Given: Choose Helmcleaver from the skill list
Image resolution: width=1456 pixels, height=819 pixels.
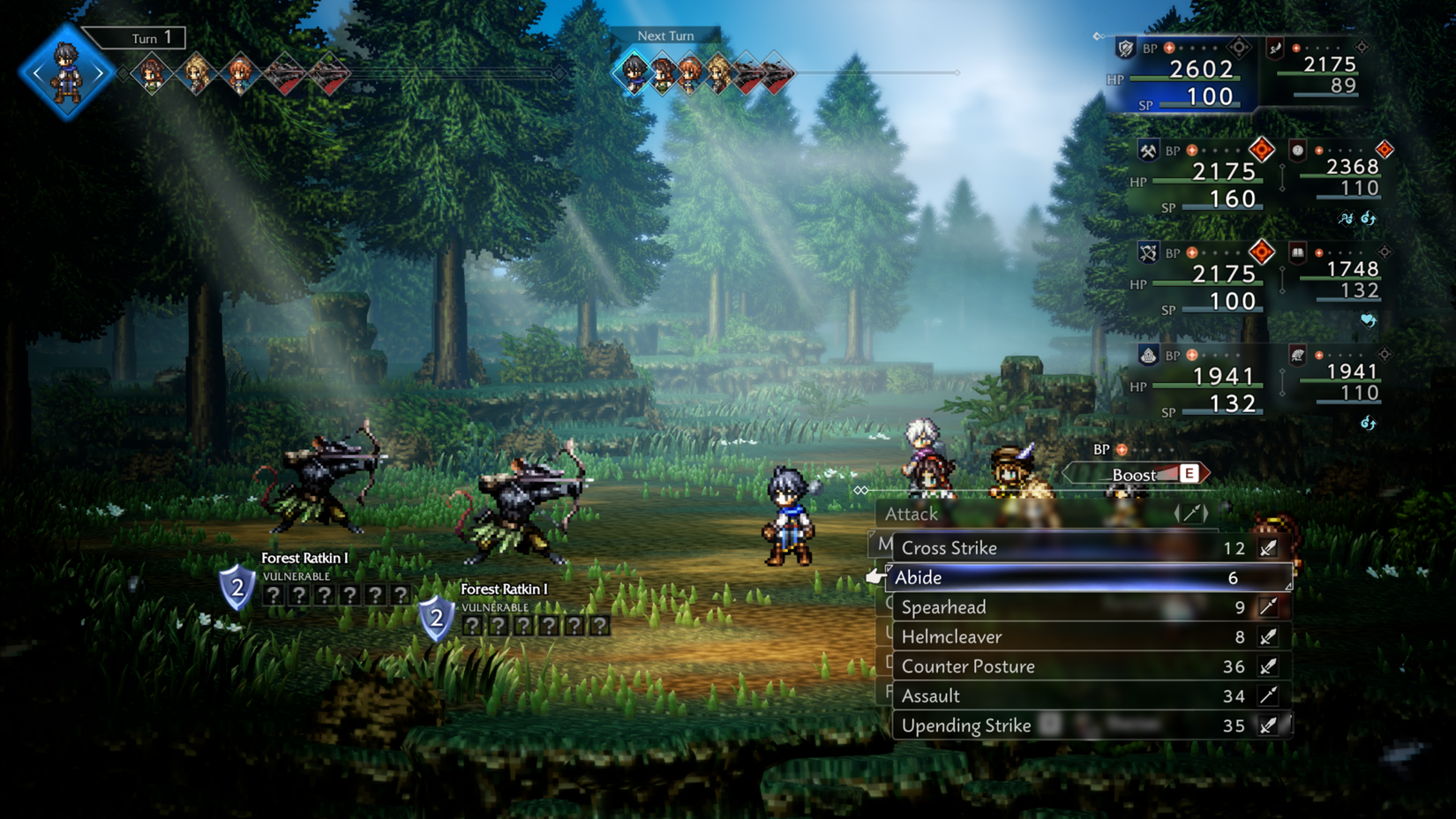Looking at the screenshot, I should [949, 636].
